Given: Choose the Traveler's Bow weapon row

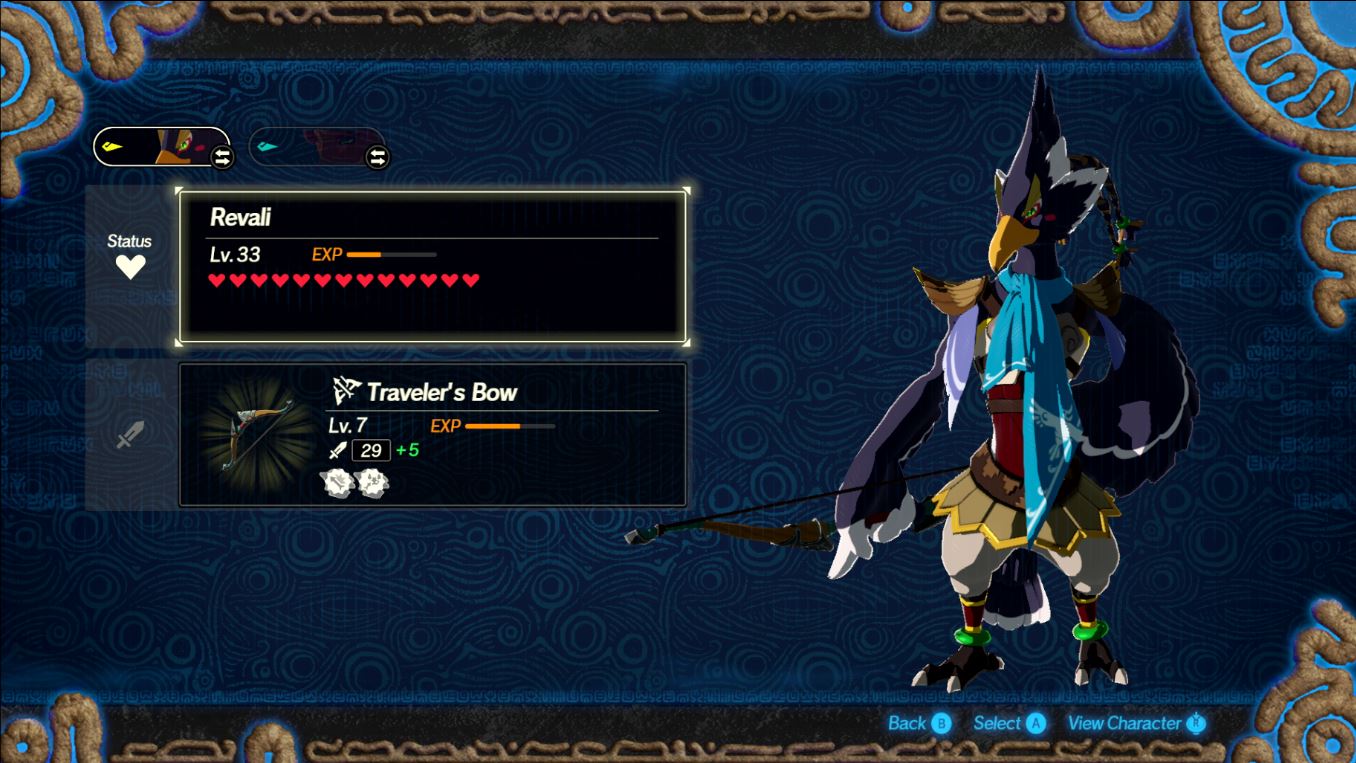Looking at the screenshot, I should (x=432, y=434).
